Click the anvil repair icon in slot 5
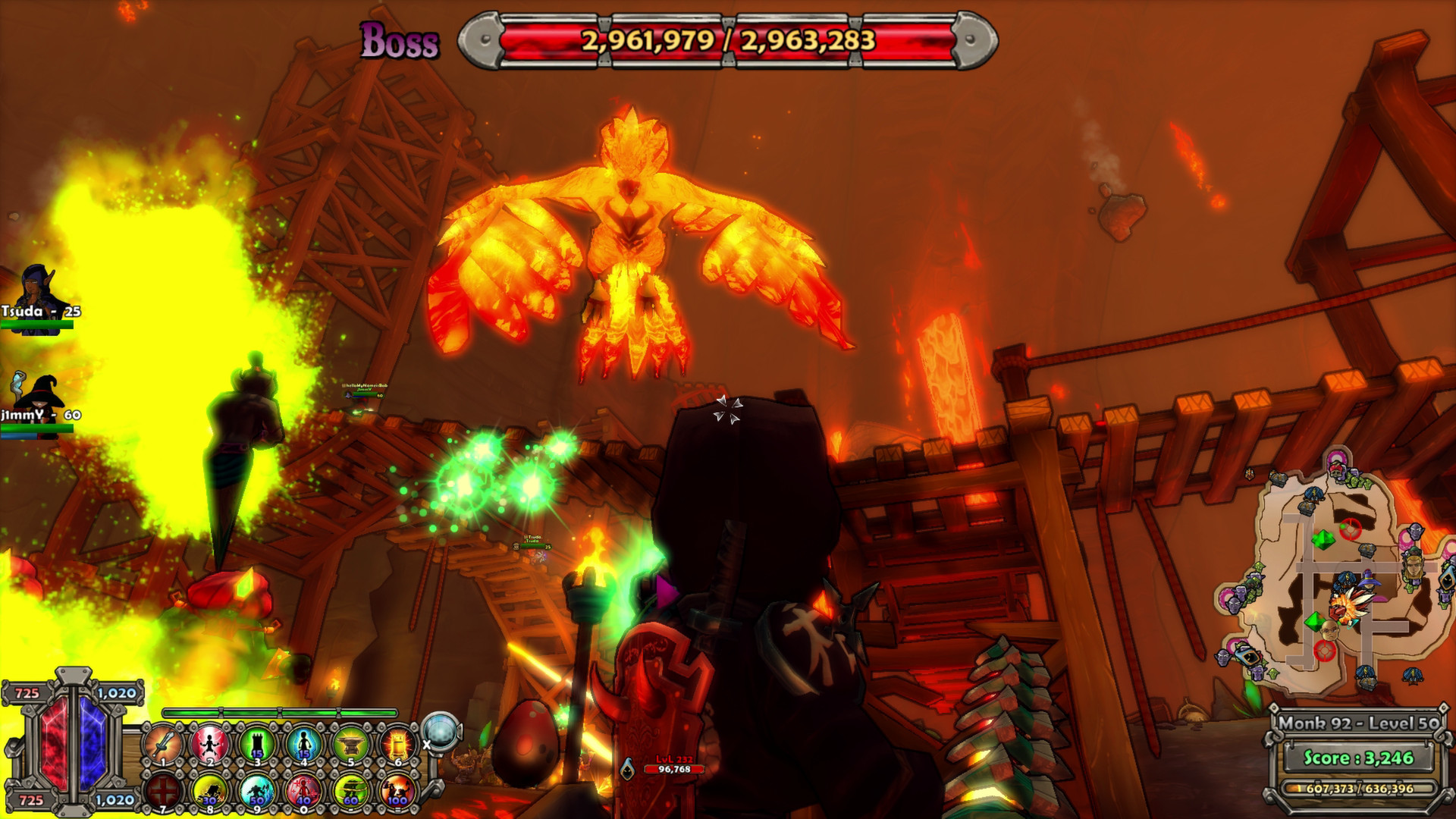The height and width of the screenshot is (819, 1456). click(350, 742)
